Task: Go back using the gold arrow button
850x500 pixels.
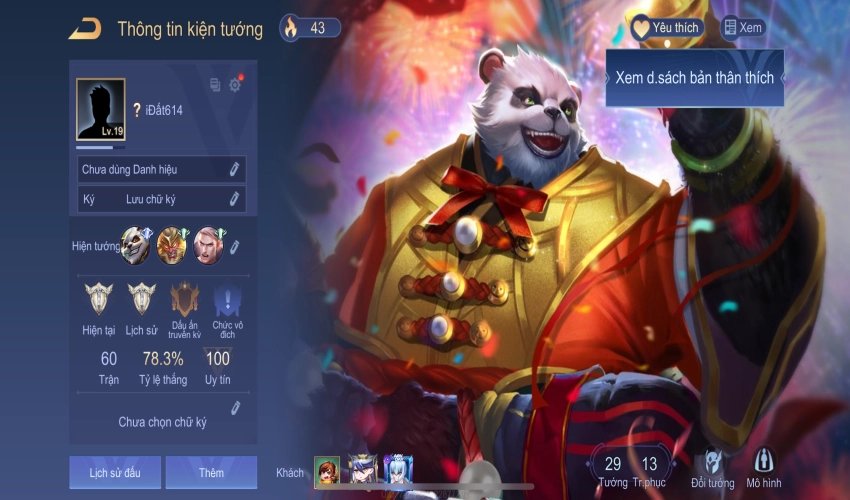Action: [84, 29]
